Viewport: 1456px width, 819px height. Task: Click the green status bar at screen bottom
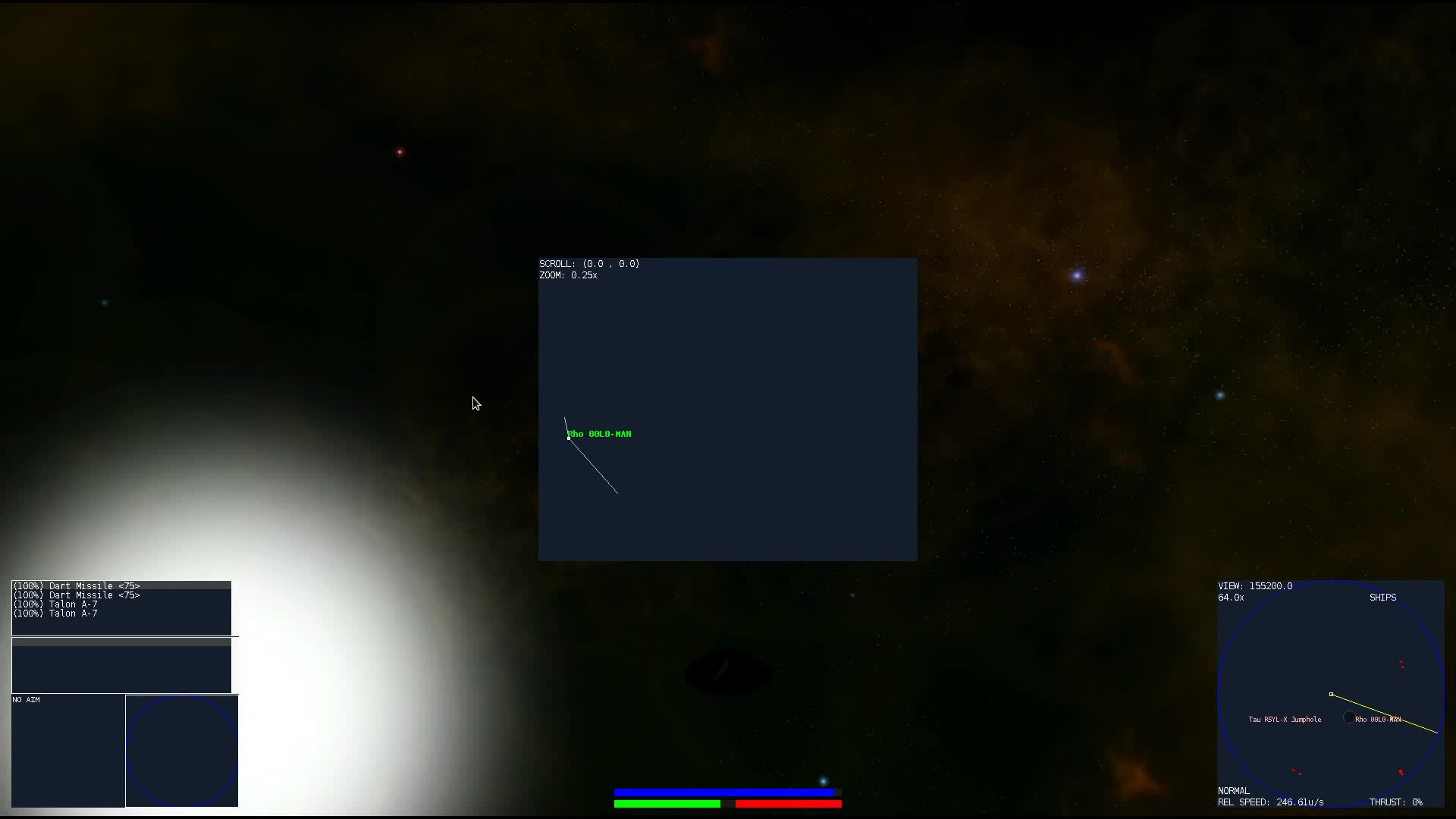pos(667,804)
